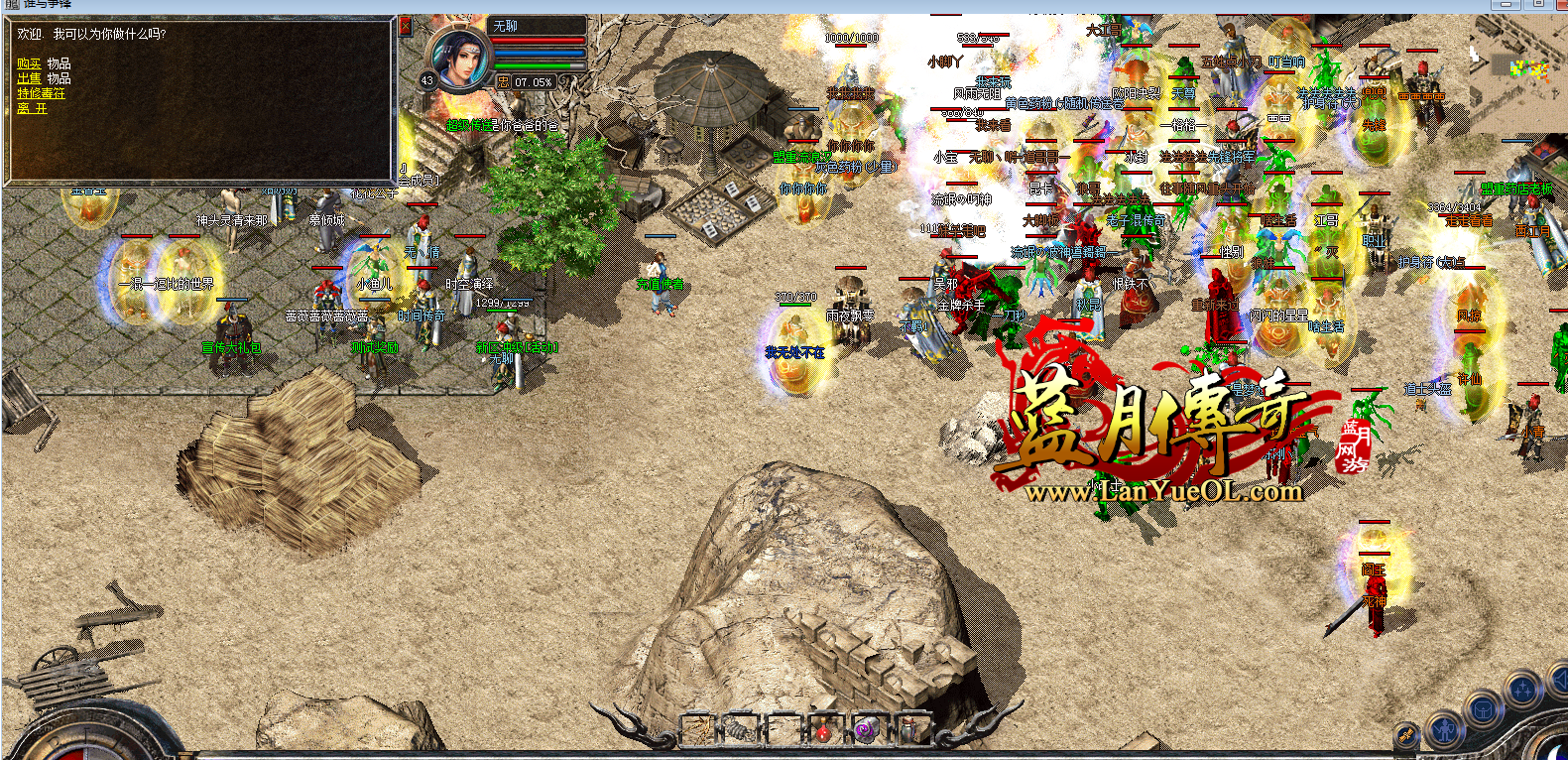
Task: Open the minimap in the corner
Action: pyautogui.click(x=1517, y=71)
